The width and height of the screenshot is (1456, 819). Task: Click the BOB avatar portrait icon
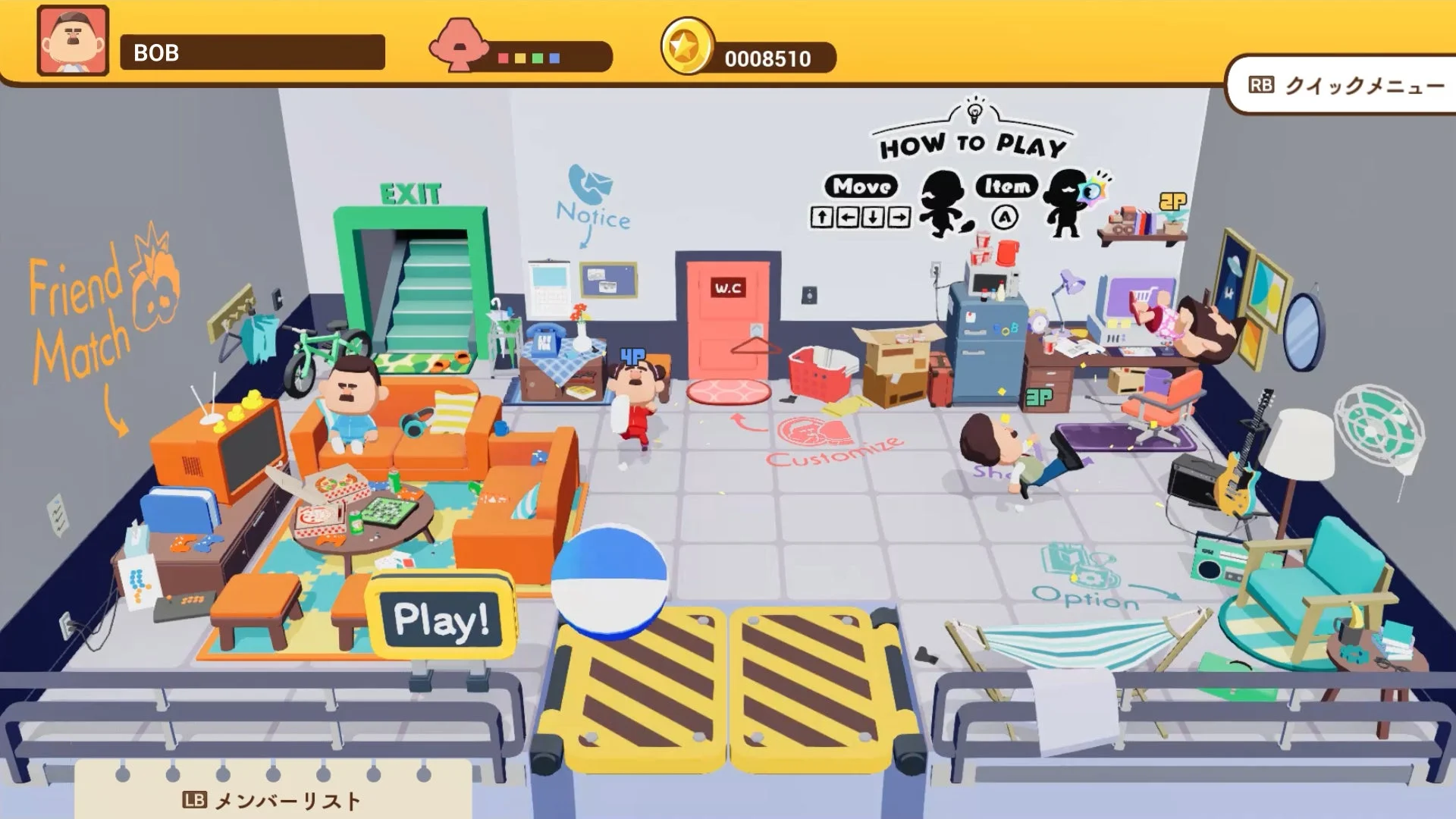pyautogui.click(x=72, y=40)
